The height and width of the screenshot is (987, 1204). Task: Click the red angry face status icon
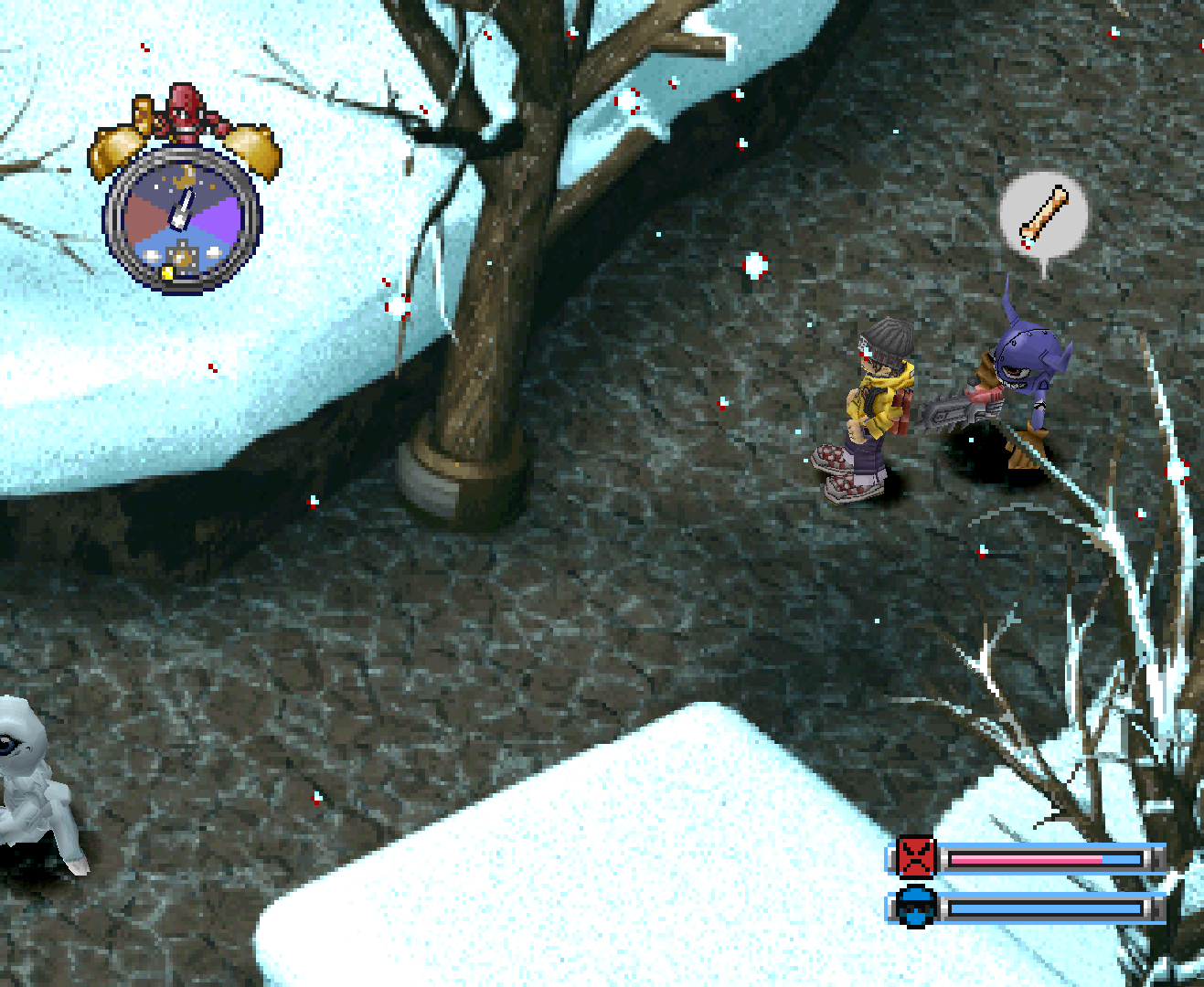click(x=916, y=857)
